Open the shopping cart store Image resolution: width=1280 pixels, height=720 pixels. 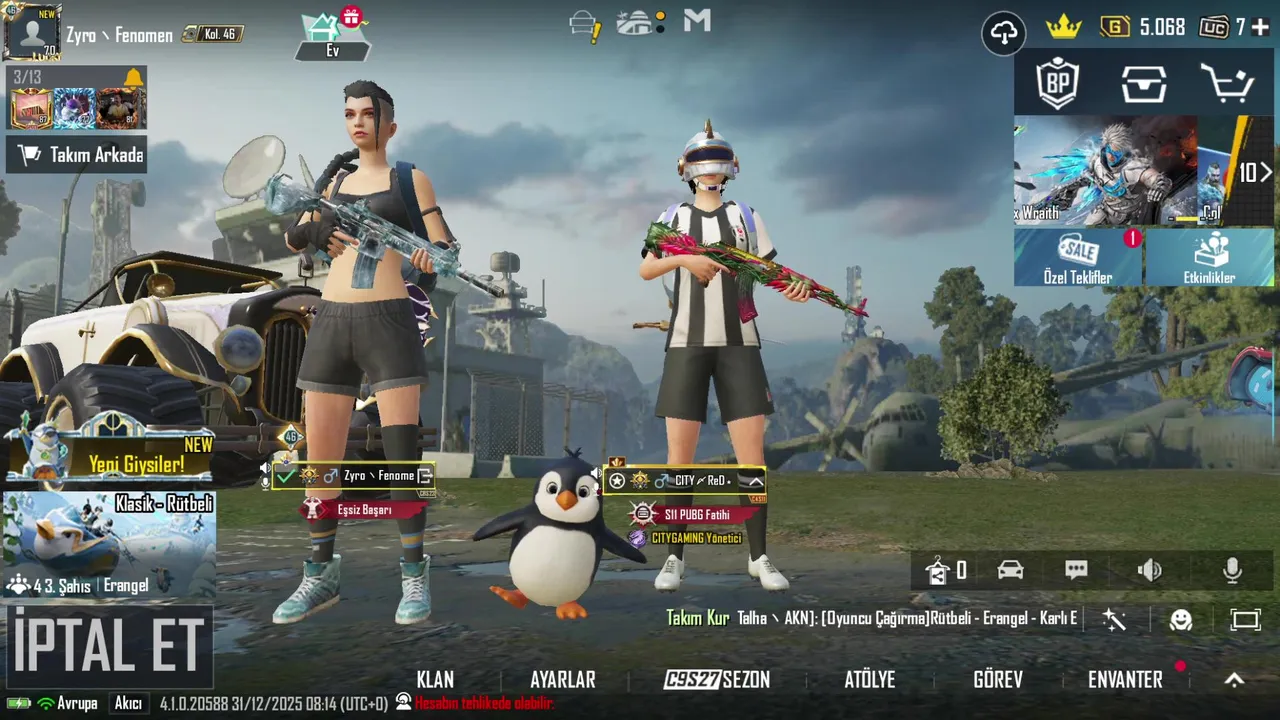(x=1227, y=85)
